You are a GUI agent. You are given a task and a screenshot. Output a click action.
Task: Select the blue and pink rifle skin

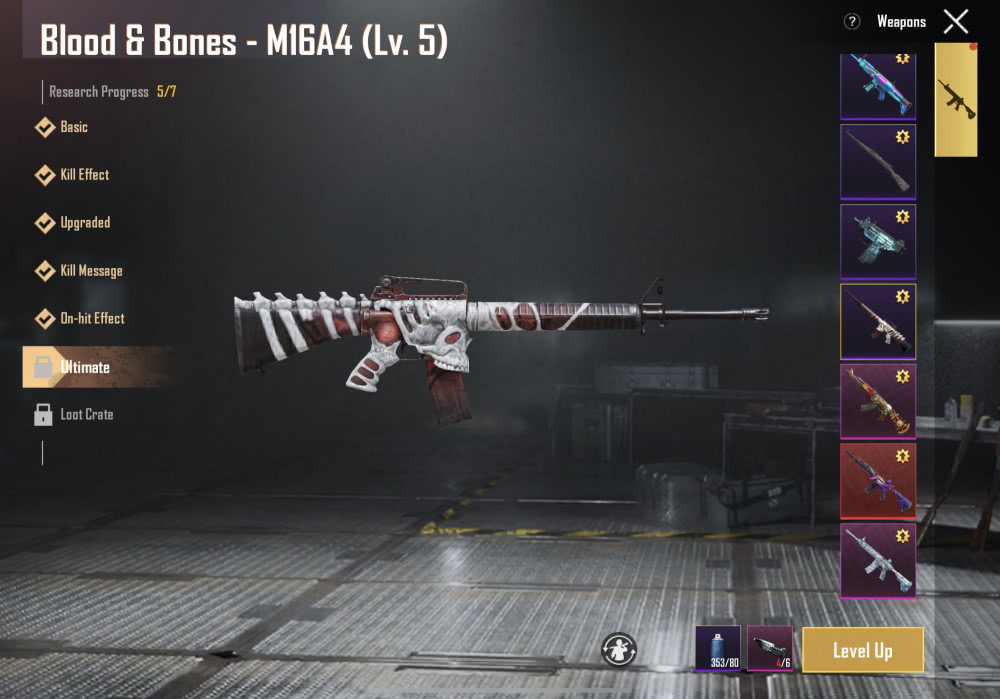pyautogui.click(x=877, y=85)
